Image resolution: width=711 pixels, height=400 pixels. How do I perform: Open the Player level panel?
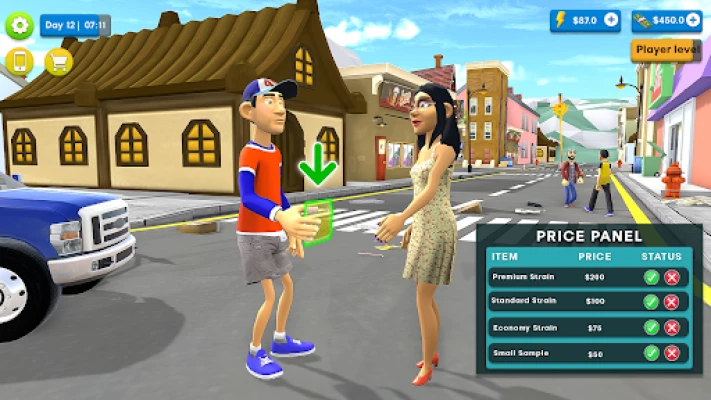(x=664, y=50)
